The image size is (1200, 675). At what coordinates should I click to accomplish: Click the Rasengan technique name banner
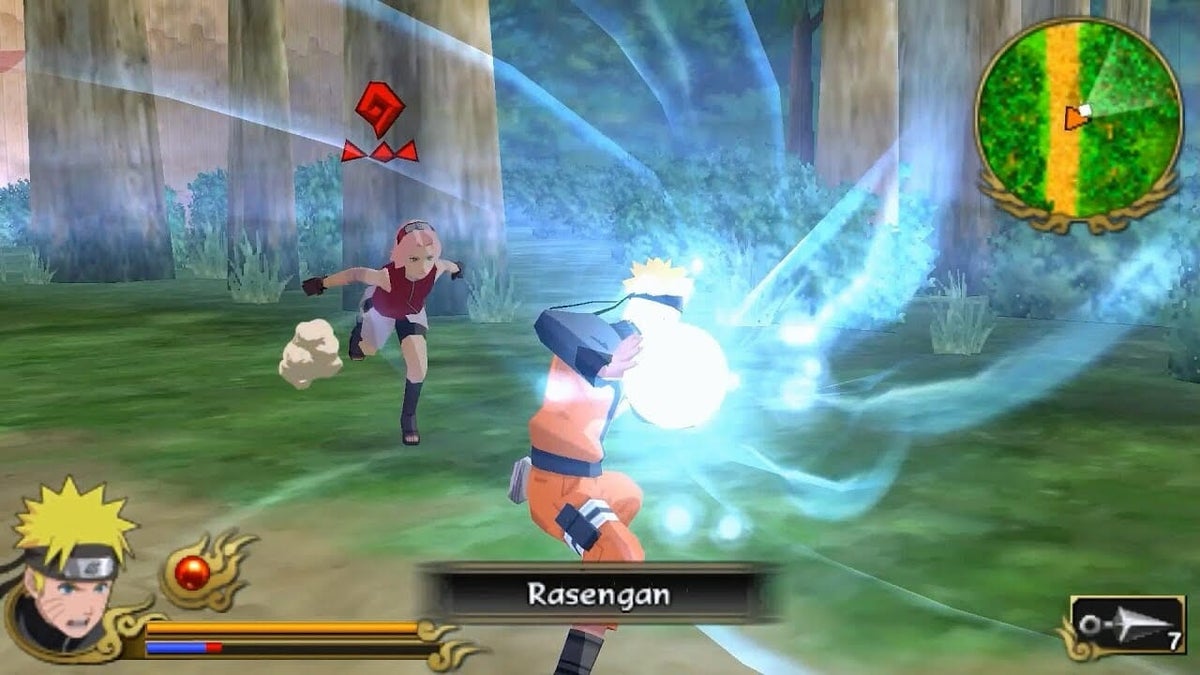[x=598, y=595]
